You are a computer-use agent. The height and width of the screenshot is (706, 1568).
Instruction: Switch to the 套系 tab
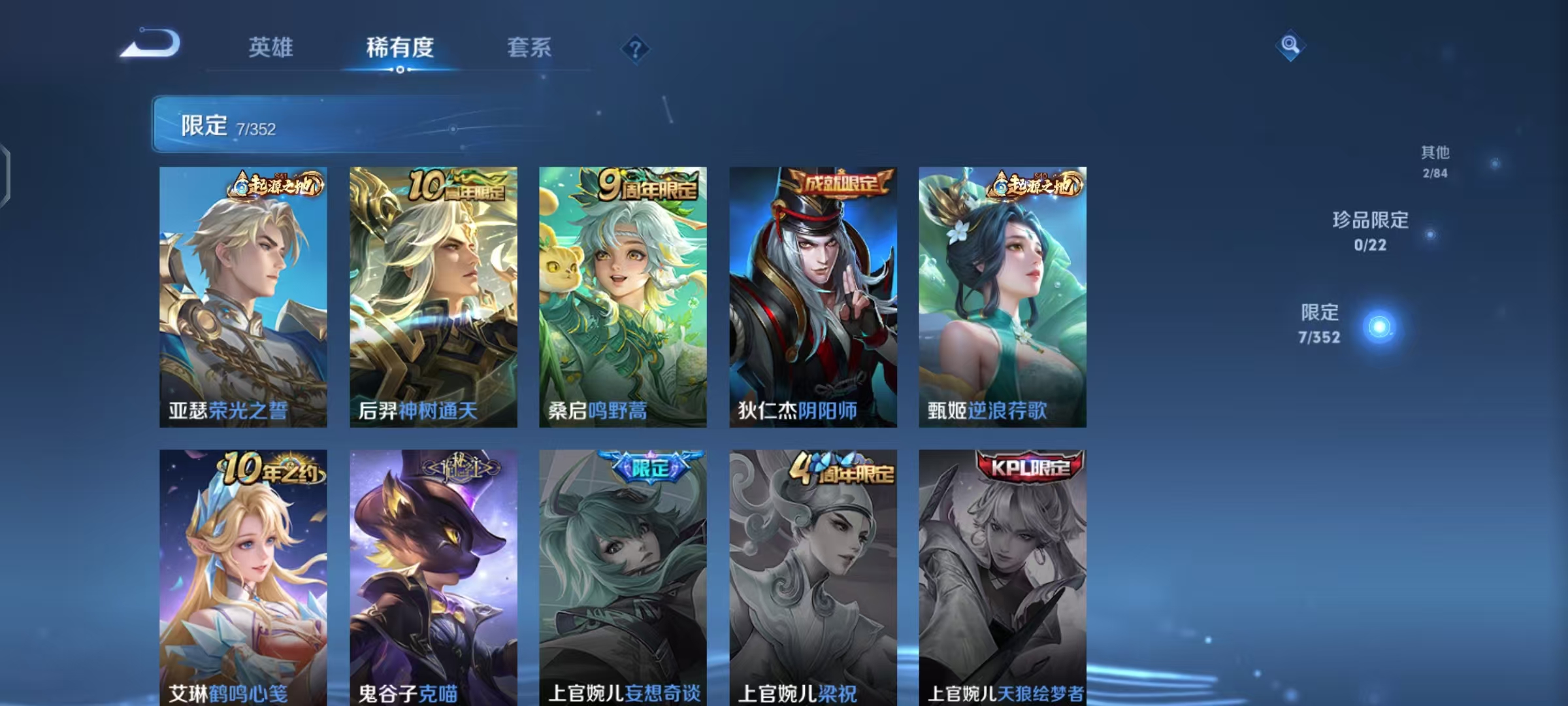[x=529, y=47]
